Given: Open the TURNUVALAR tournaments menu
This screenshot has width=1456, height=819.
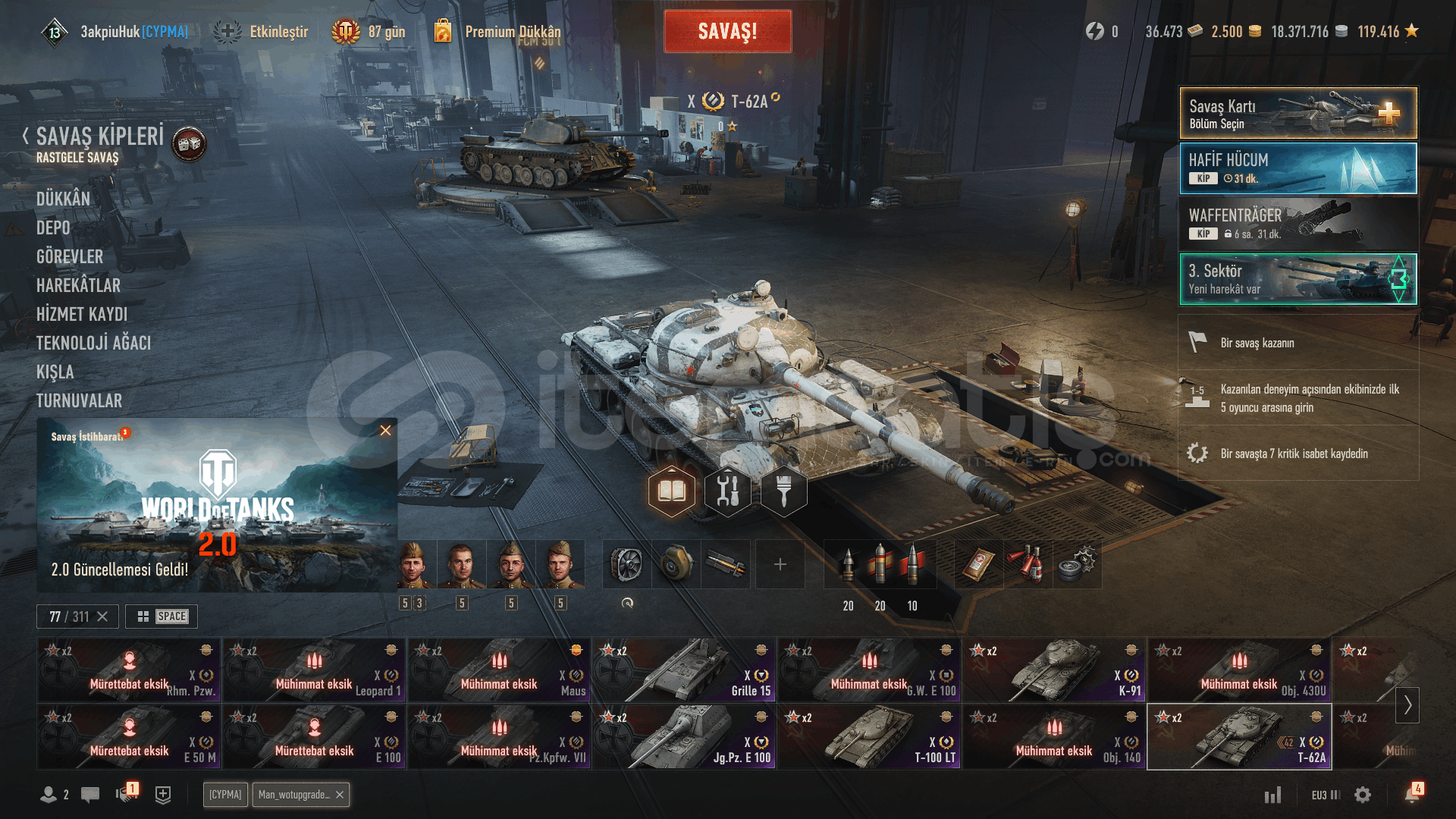Looking at the screenshot, I should tap(79, 400).
